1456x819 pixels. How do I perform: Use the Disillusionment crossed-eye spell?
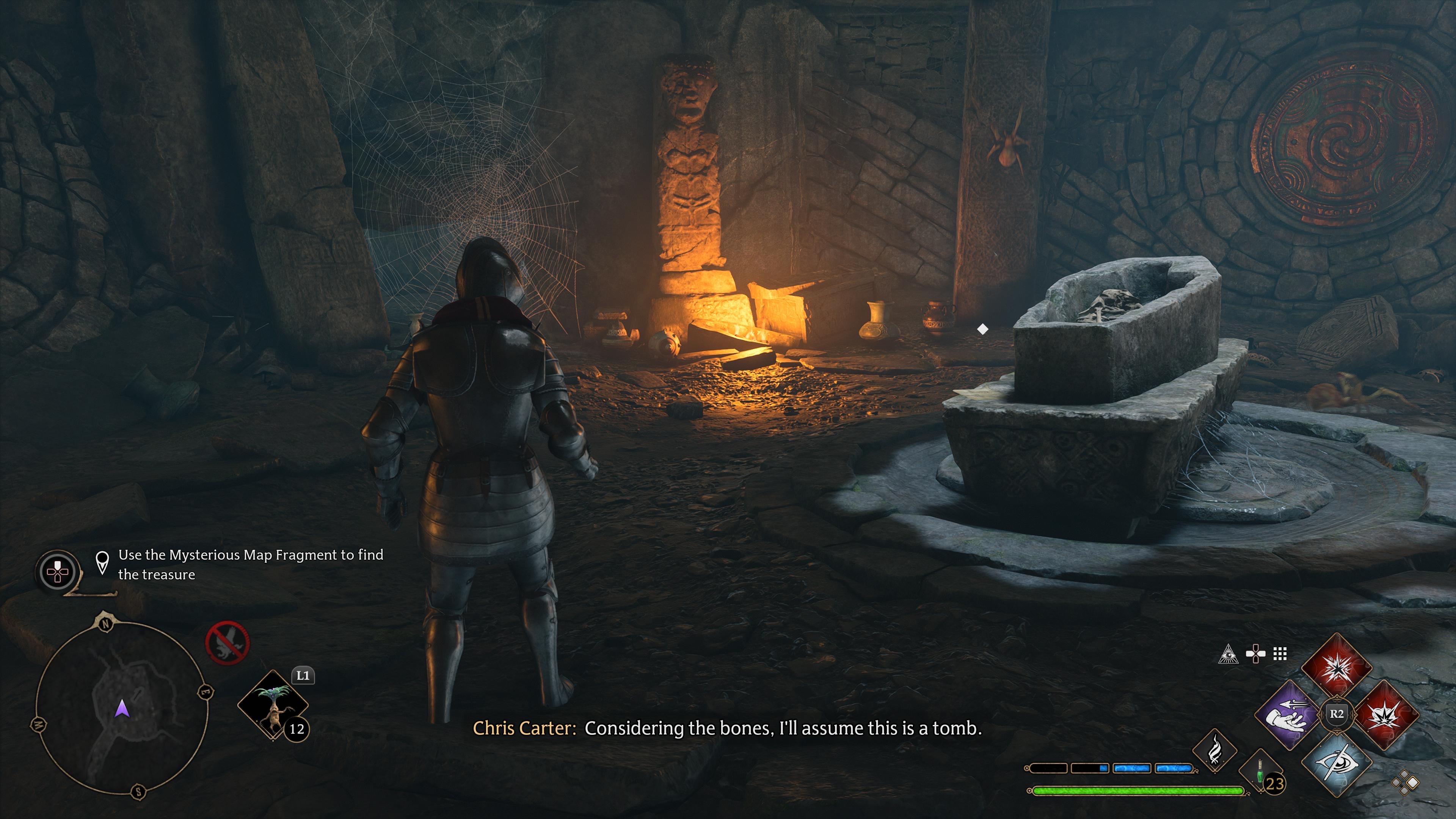1337,763
